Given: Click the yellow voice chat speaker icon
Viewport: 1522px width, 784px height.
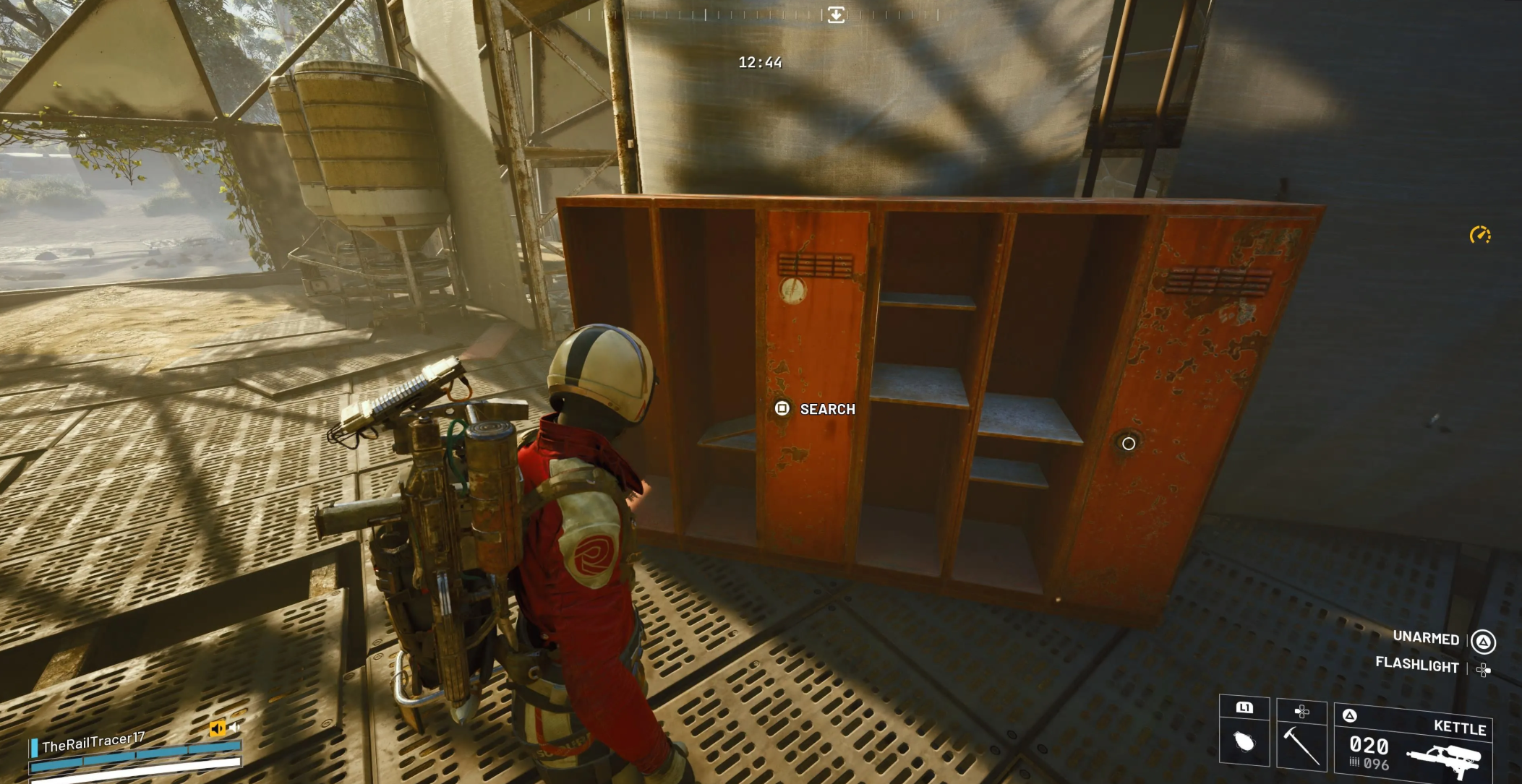Looking at the screenshot, I should point(217,728).
